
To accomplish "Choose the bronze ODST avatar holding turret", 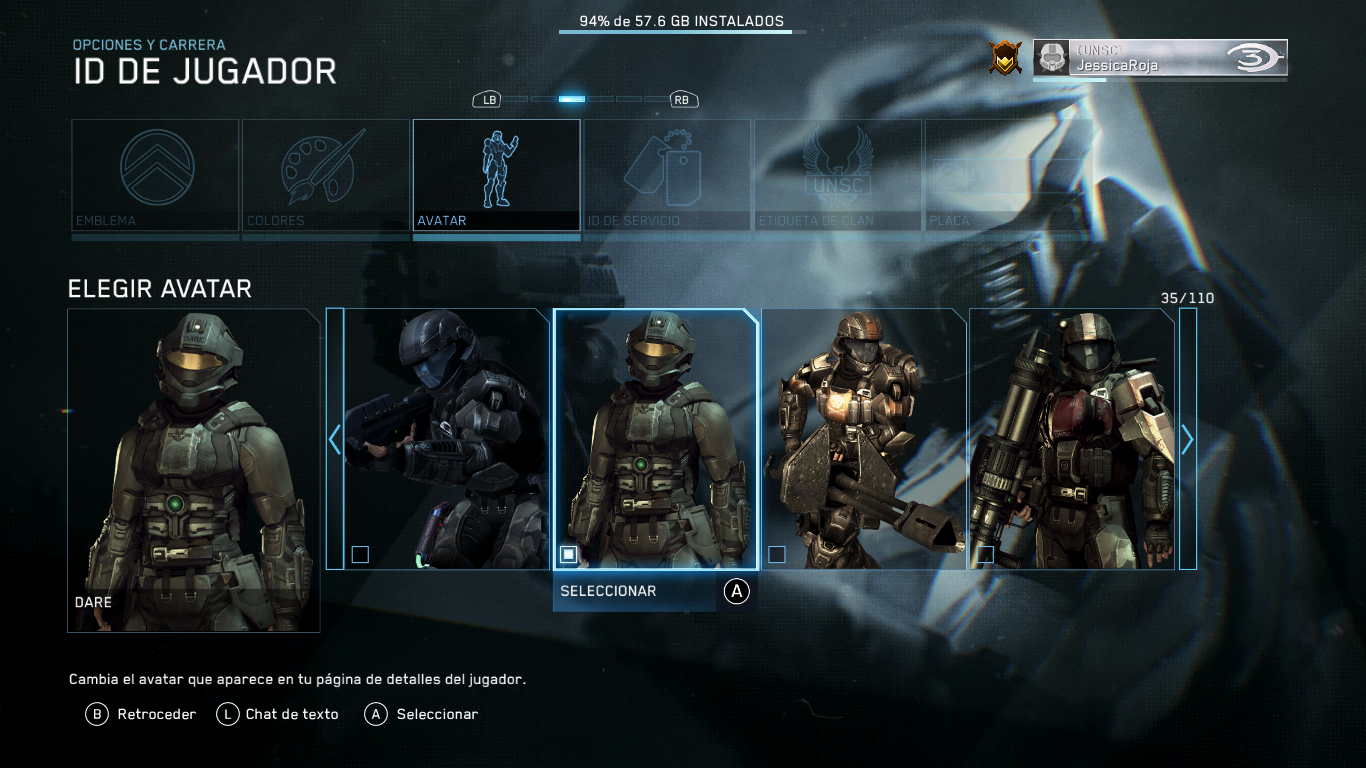I will (864, 439).
